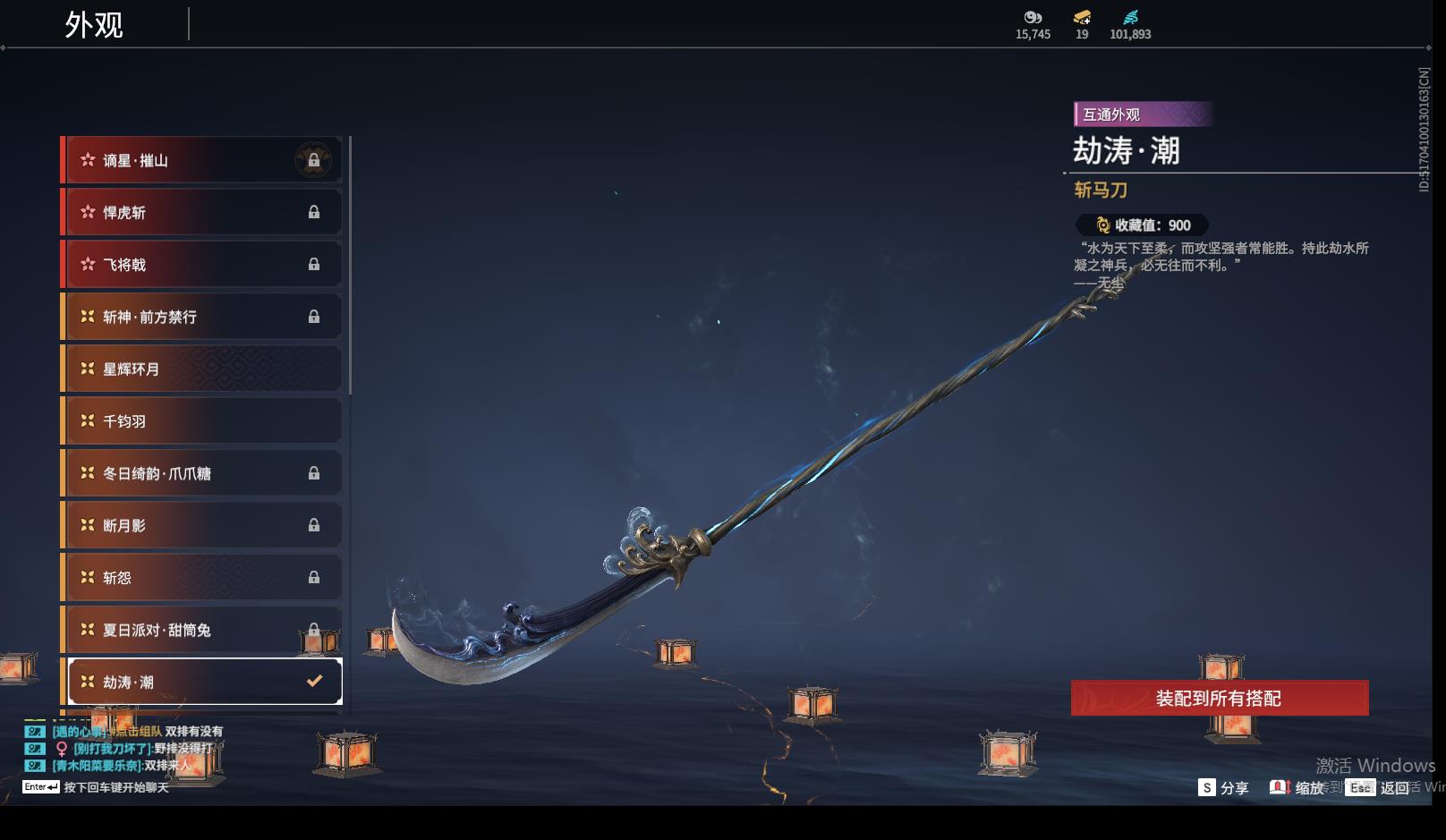Open the 断月影 skin entry
The image size is (1446, 840).
(201, 525)
